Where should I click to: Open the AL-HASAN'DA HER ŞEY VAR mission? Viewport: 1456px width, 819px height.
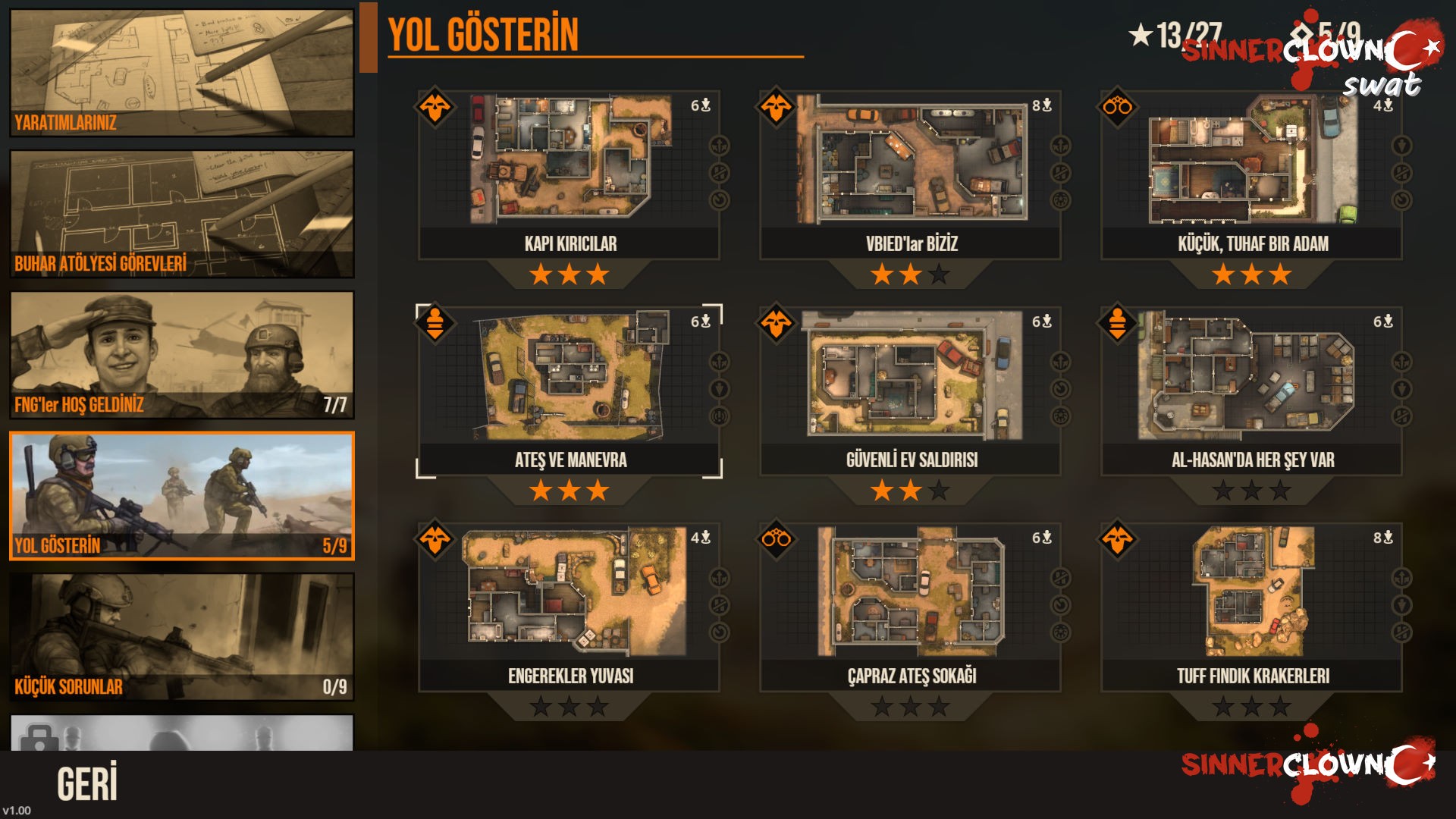[1251, 391]
